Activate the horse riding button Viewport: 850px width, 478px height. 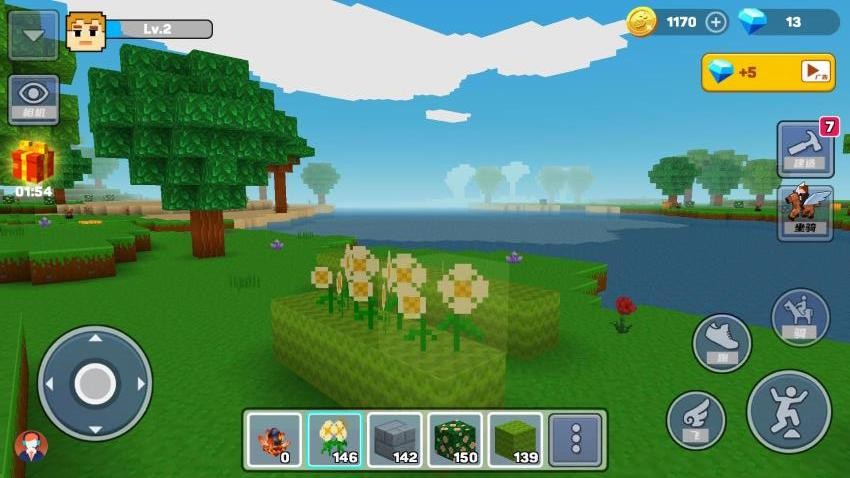[800, 317]
